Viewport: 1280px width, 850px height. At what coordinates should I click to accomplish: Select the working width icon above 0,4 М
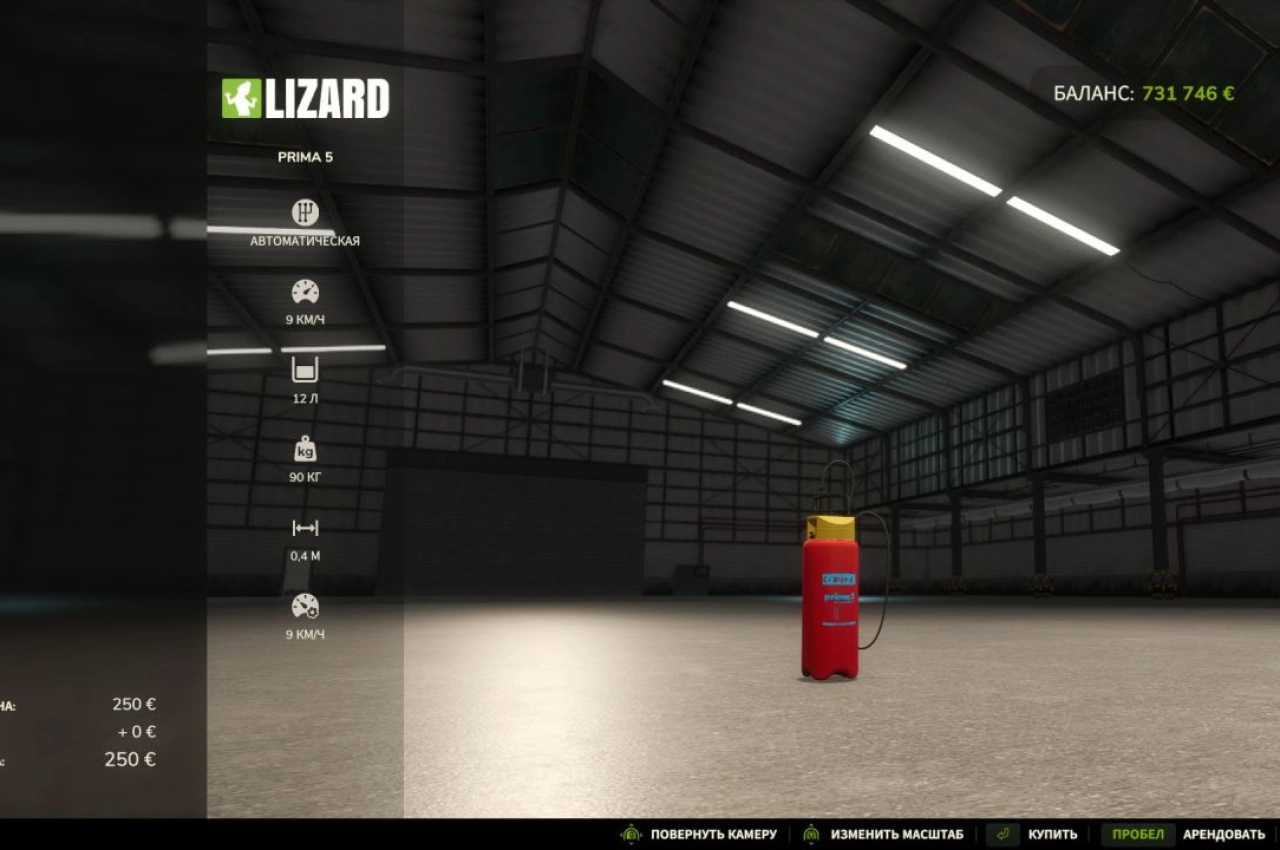tap(304, 527)
